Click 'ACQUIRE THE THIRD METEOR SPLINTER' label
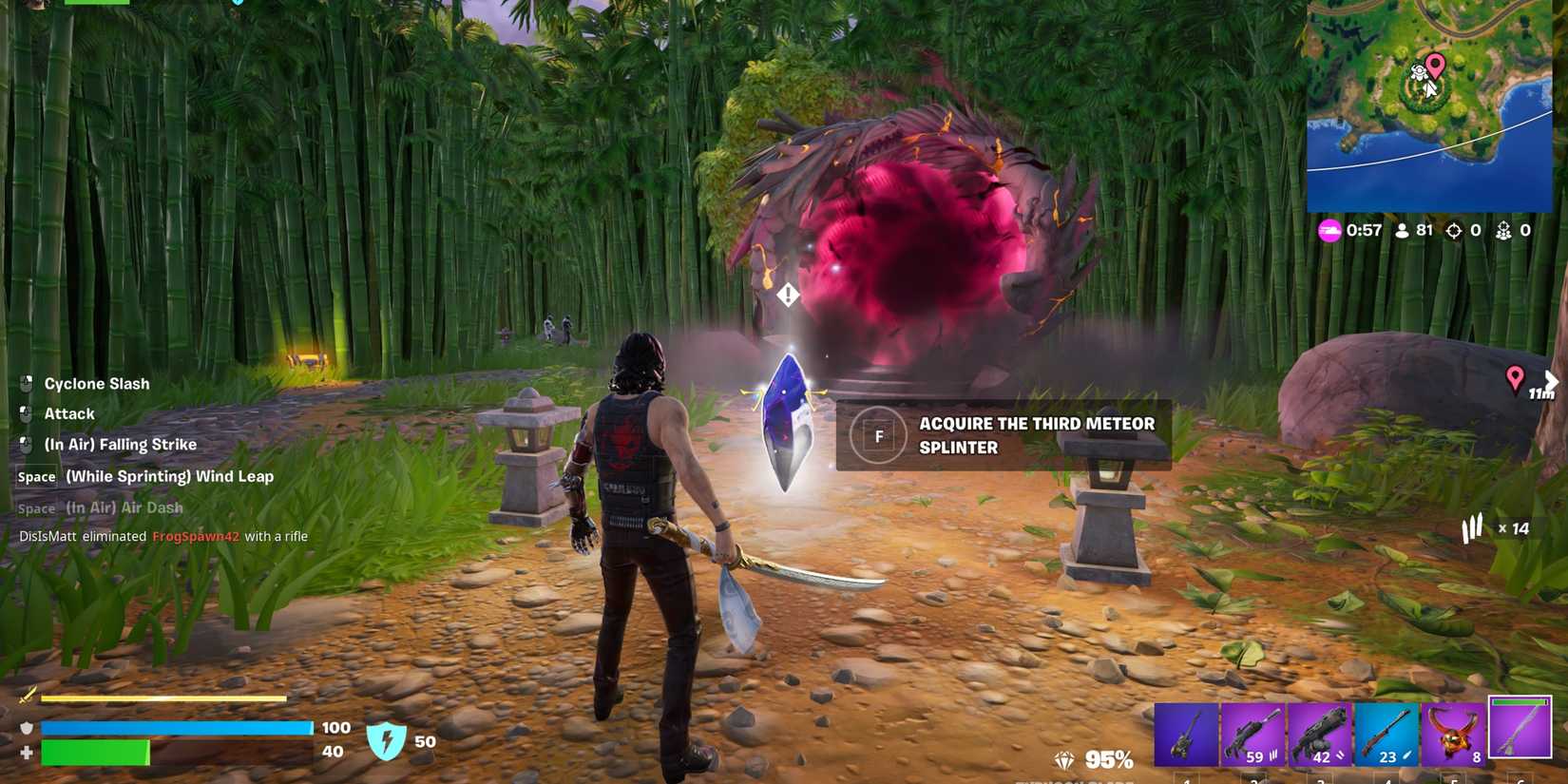Viewport: 1568px width, 784px height. (1038, 435)
